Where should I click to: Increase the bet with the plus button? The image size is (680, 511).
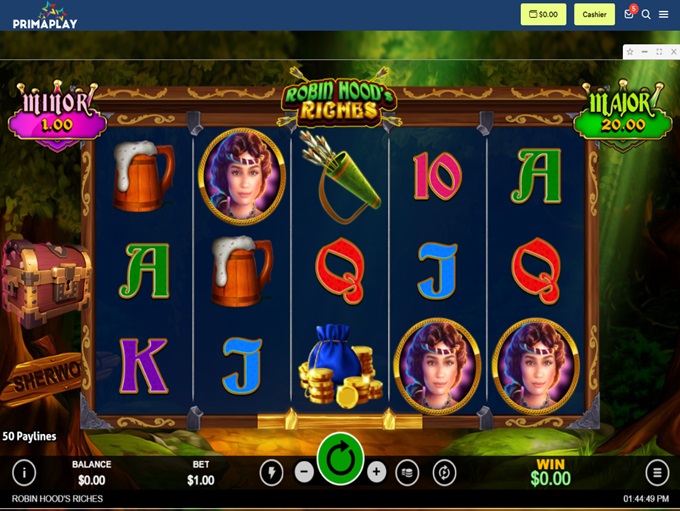click(x=376, y=472)
